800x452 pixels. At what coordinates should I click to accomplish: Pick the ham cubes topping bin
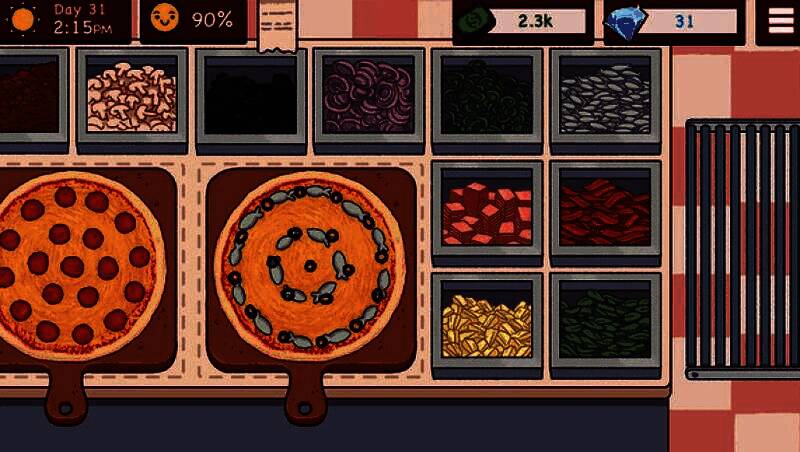tap(487, 209)
